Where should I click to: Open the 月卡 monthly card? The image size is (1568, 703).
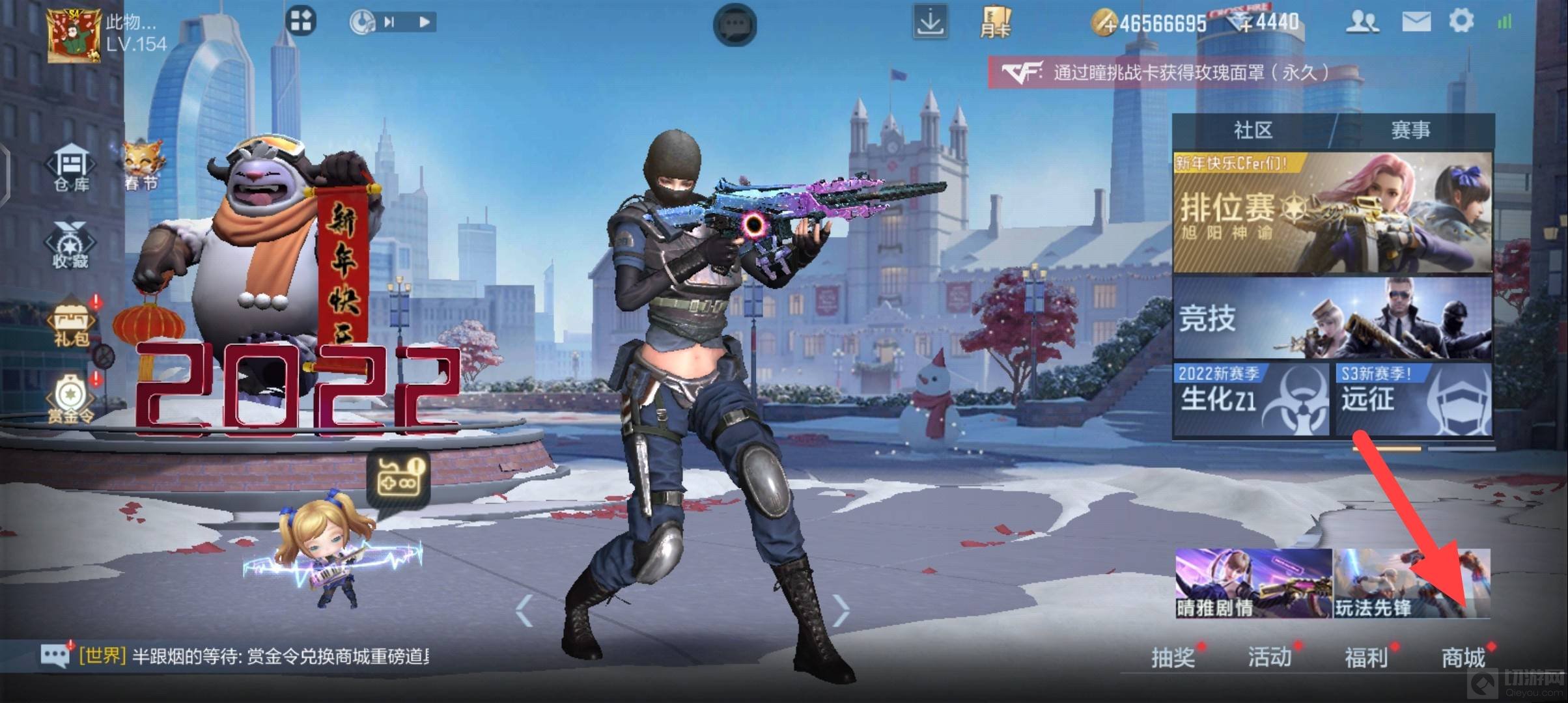(x=996, y=23)
